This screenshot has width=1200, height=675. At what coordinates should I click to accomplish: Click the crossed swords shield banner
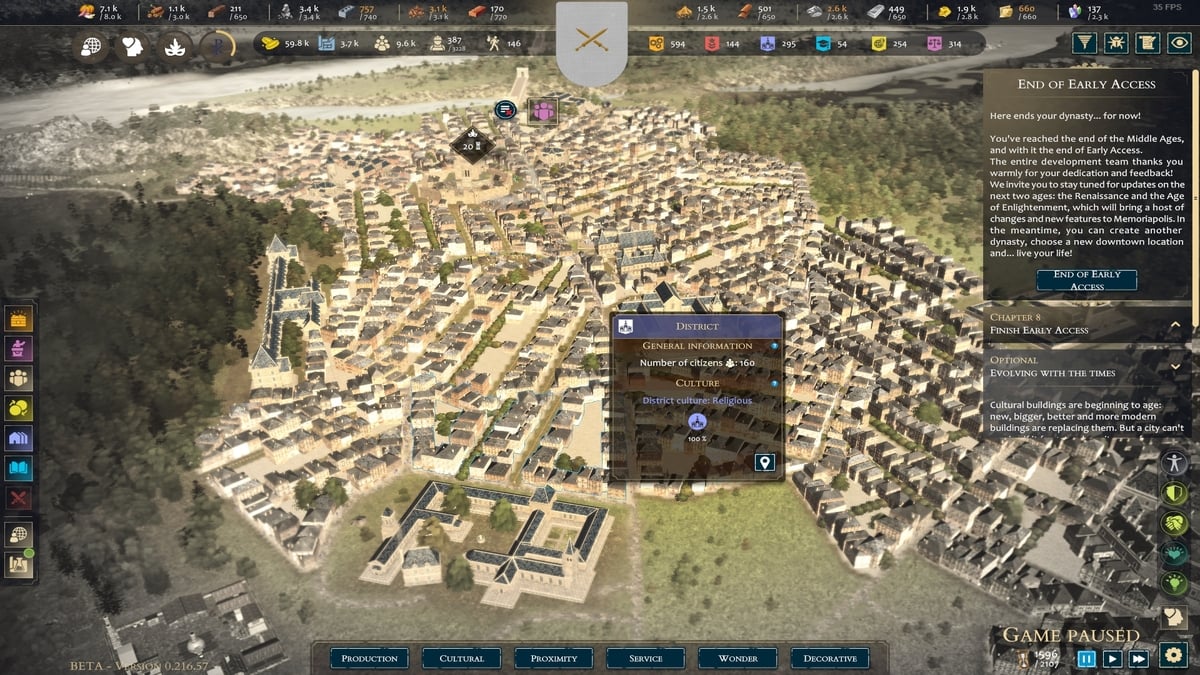pos(592,41)
